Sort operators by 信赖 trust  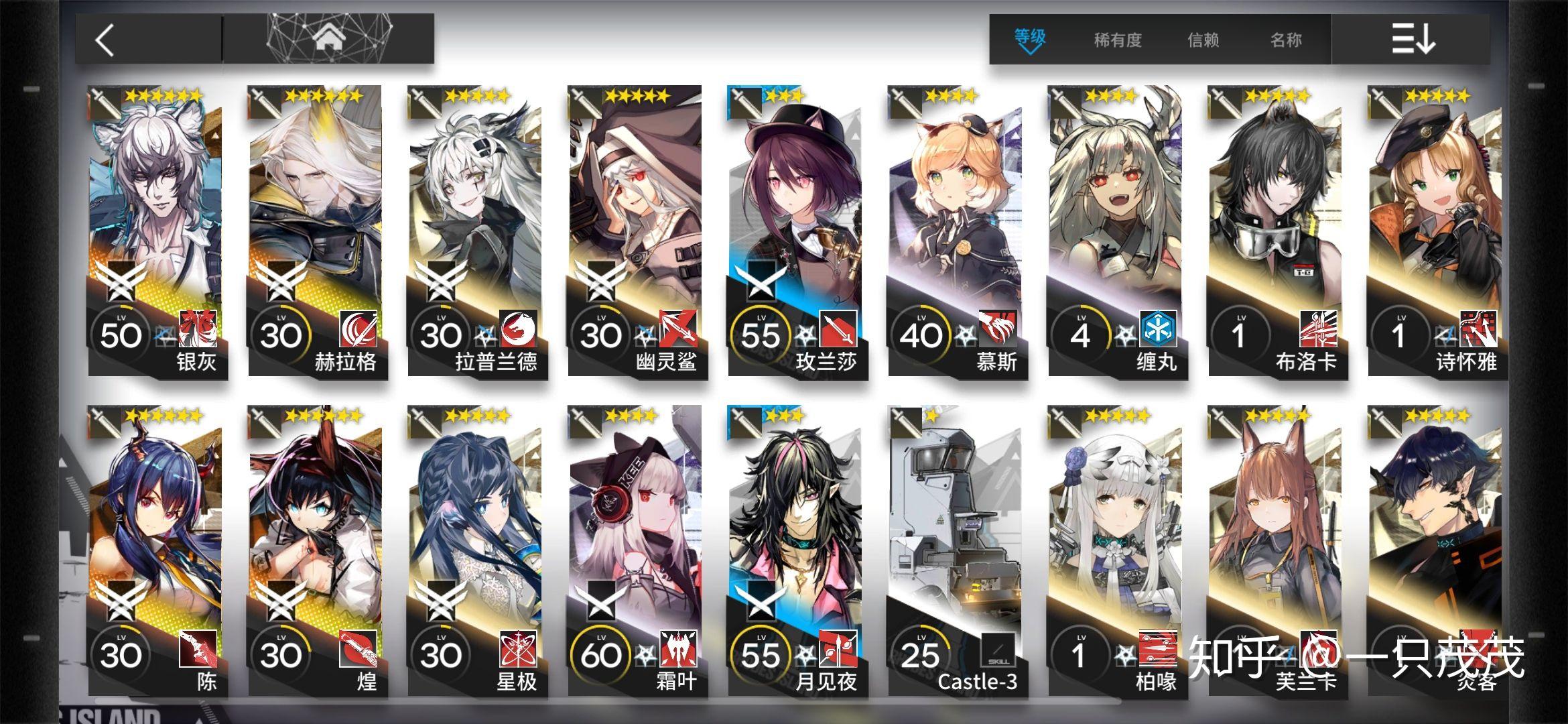pyautogui.click(x=1203, y=40)
